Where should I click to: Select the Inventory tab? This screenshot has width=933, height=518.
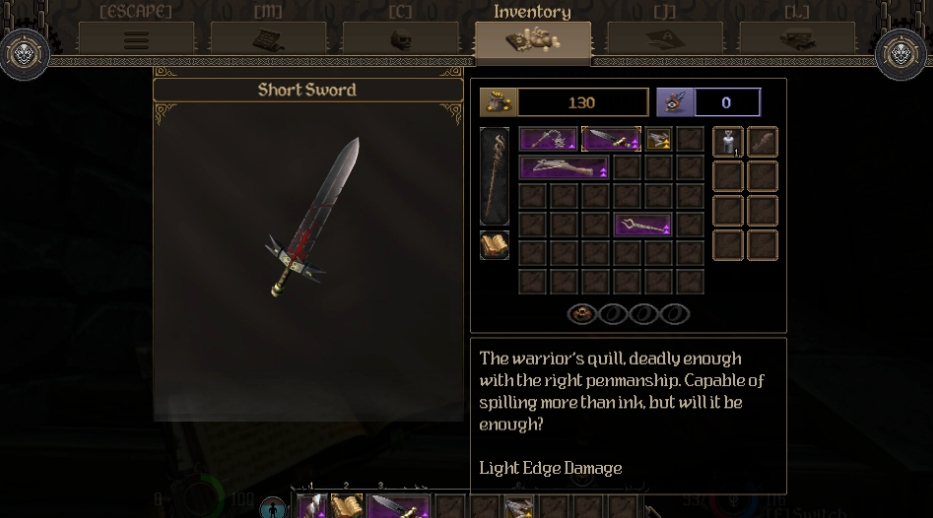[x=532, y=40]
